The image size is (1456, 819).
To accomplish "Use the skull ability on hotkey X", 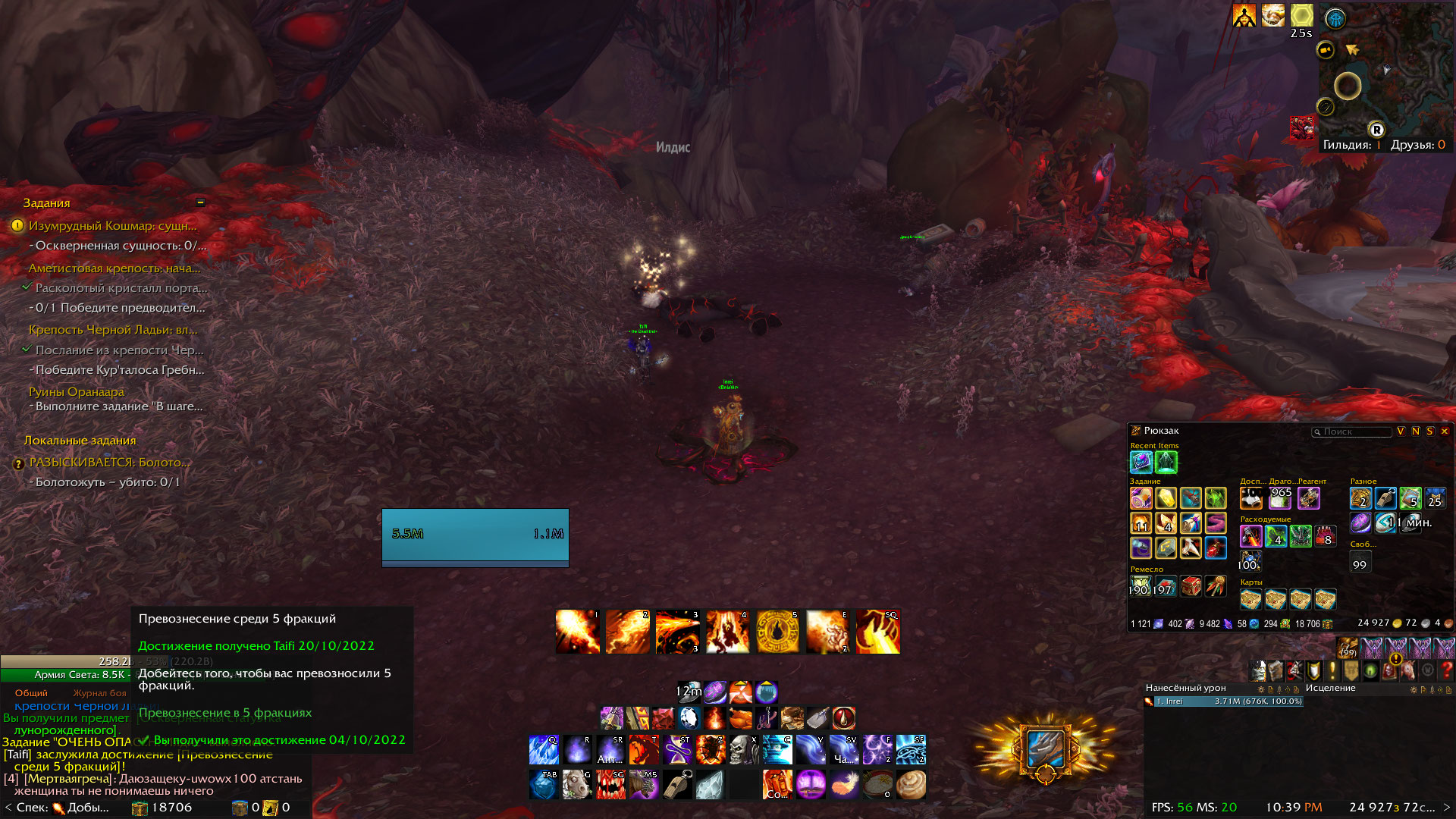I will click(x=744, y=750).
